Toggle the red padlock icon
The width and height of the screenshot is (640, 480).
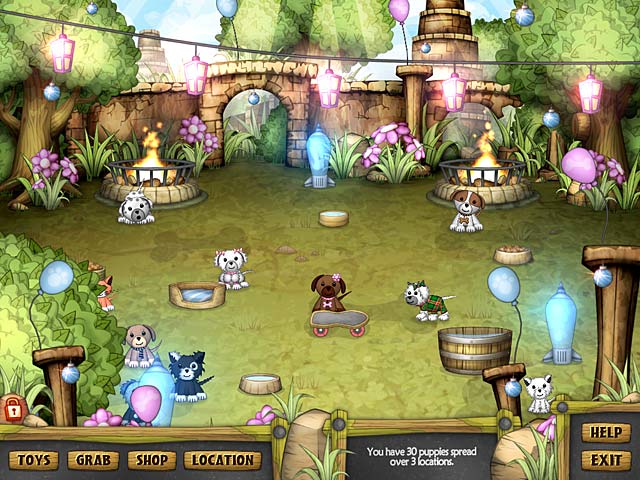pos(13,408)
